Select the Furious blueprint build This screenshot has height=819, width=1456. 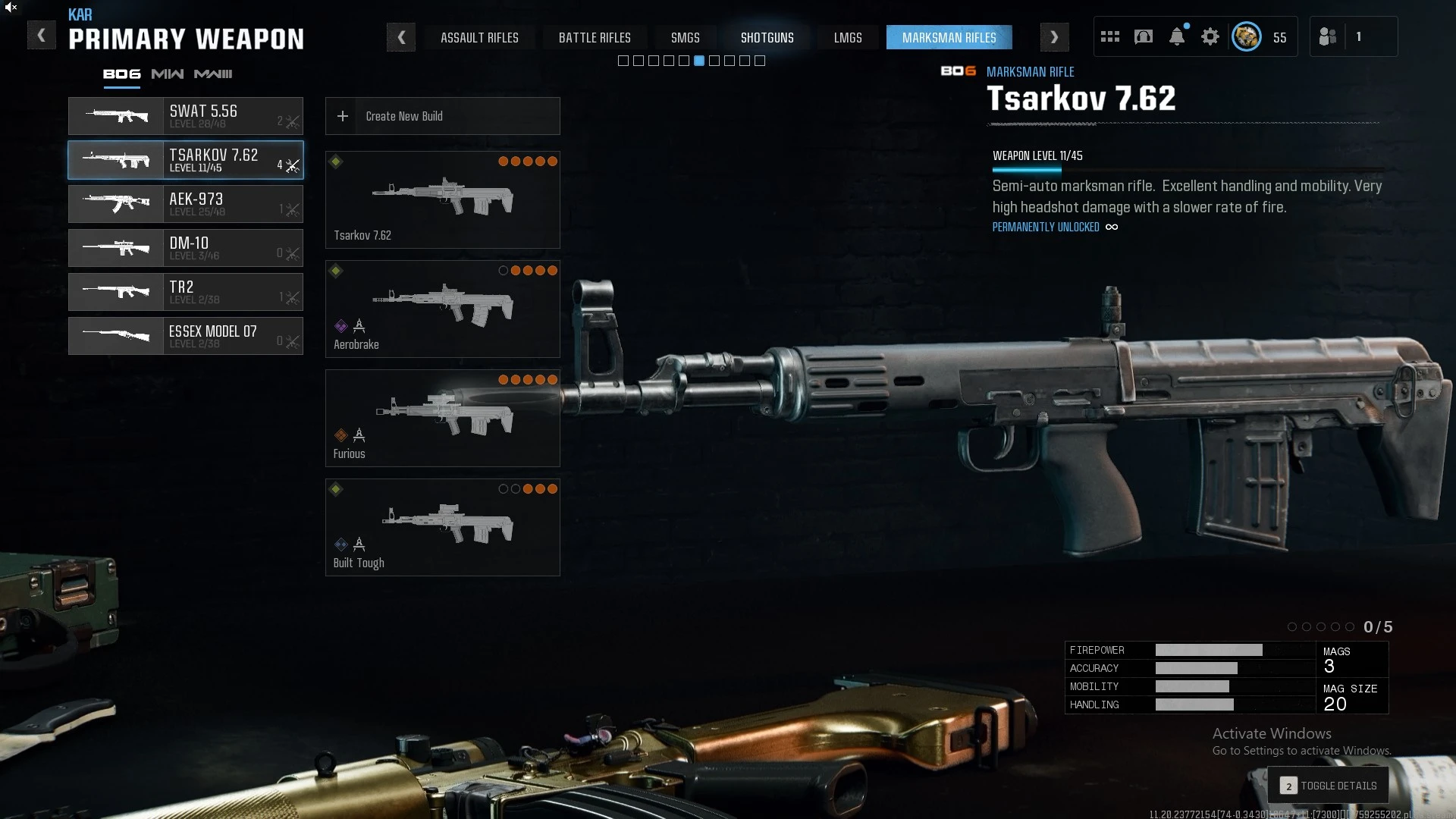(x=442, y=418)
